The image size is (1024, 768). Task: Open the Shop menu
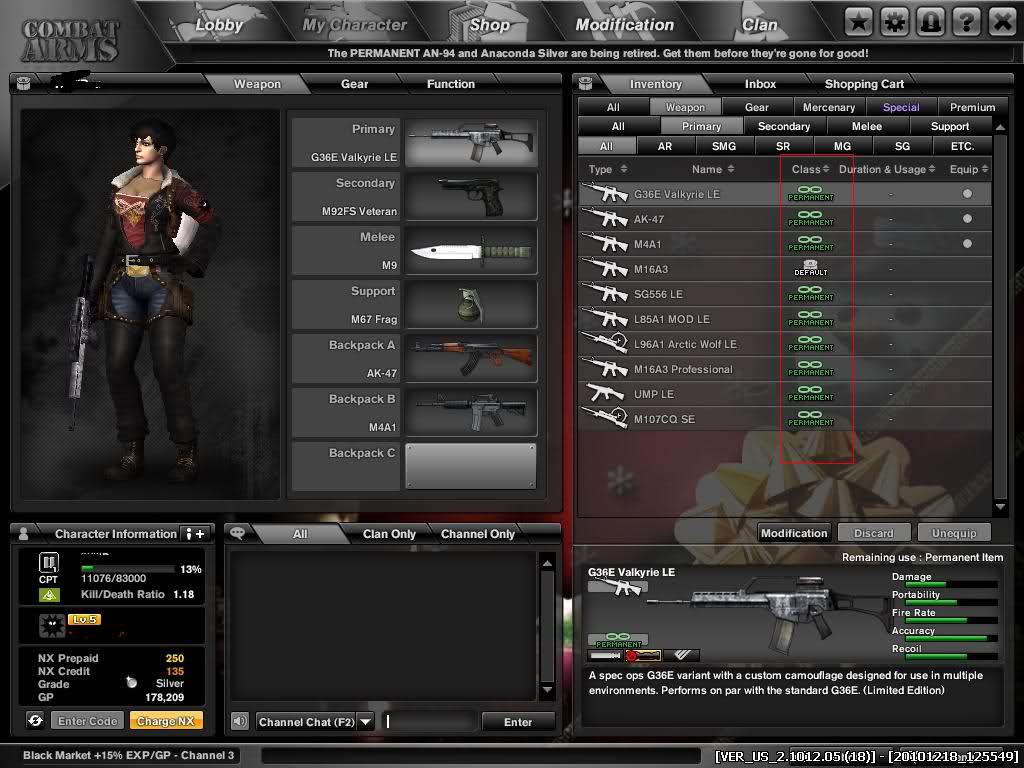tap(489, 24)
